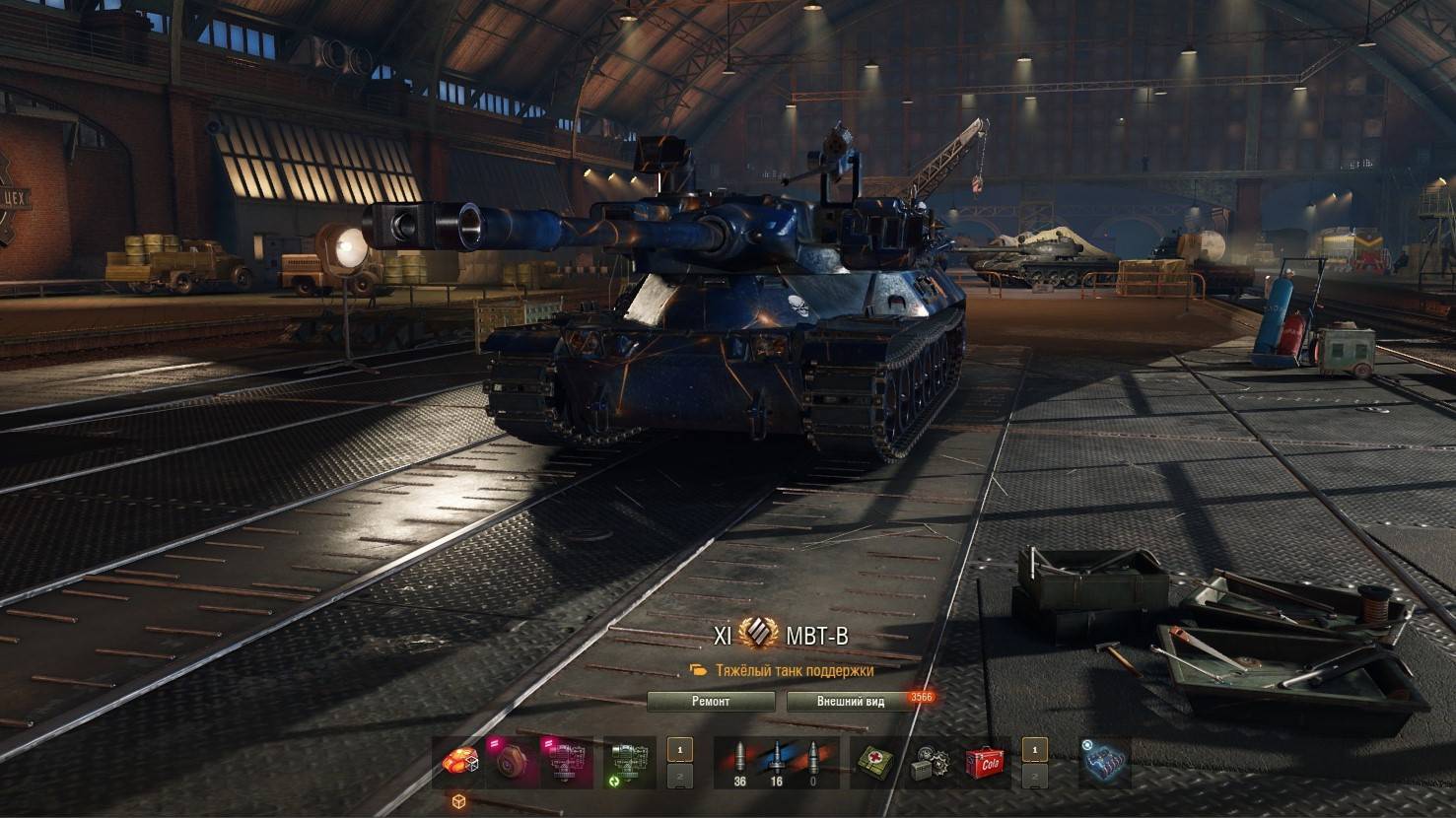This screenshot has height=818, width=1456.
Task: Choose the blueprint equipment slot with pink marker
Action: 566,763
